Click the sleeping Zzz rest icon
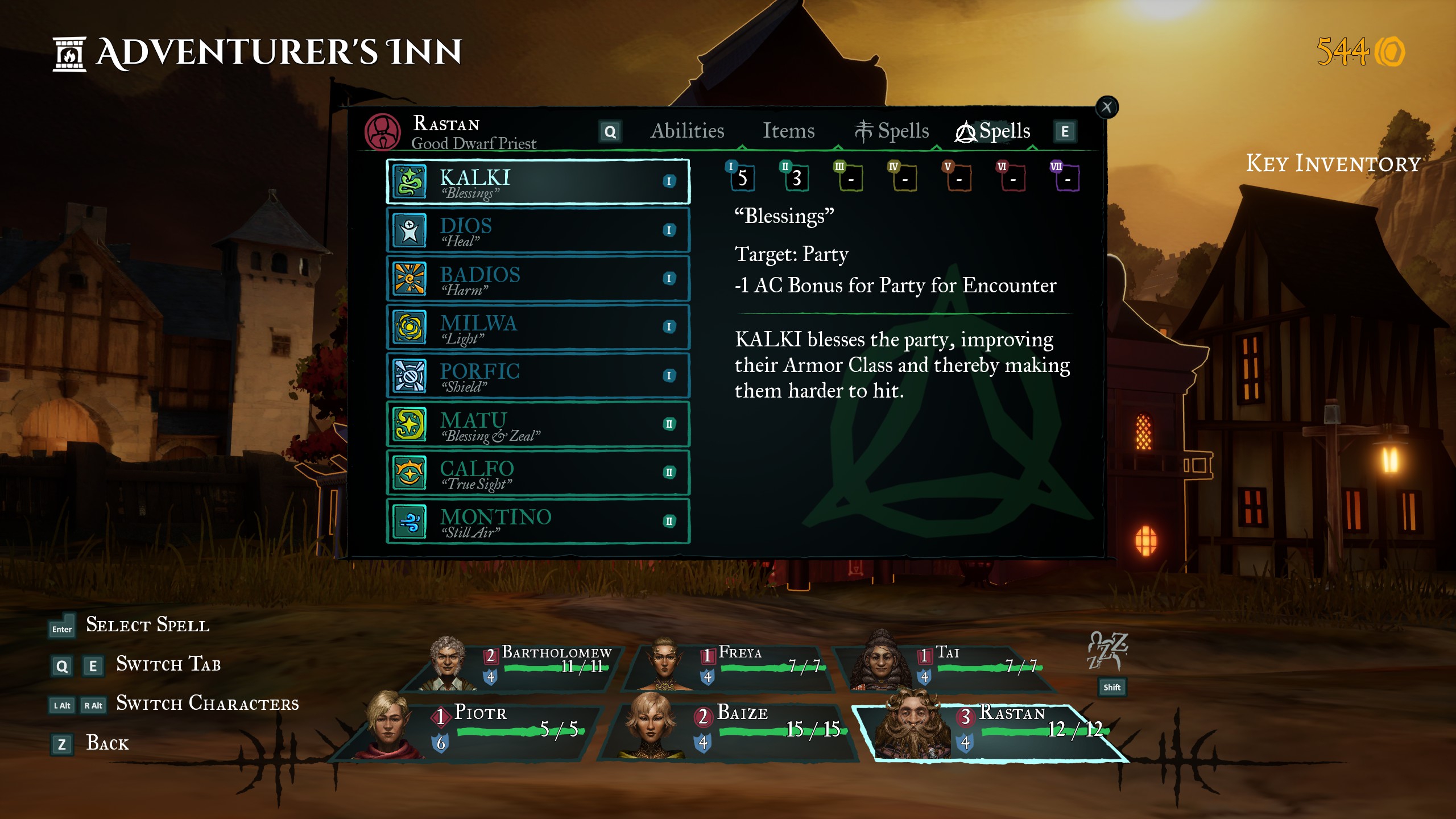The image size is (1456, 819). pos(1107,652)
